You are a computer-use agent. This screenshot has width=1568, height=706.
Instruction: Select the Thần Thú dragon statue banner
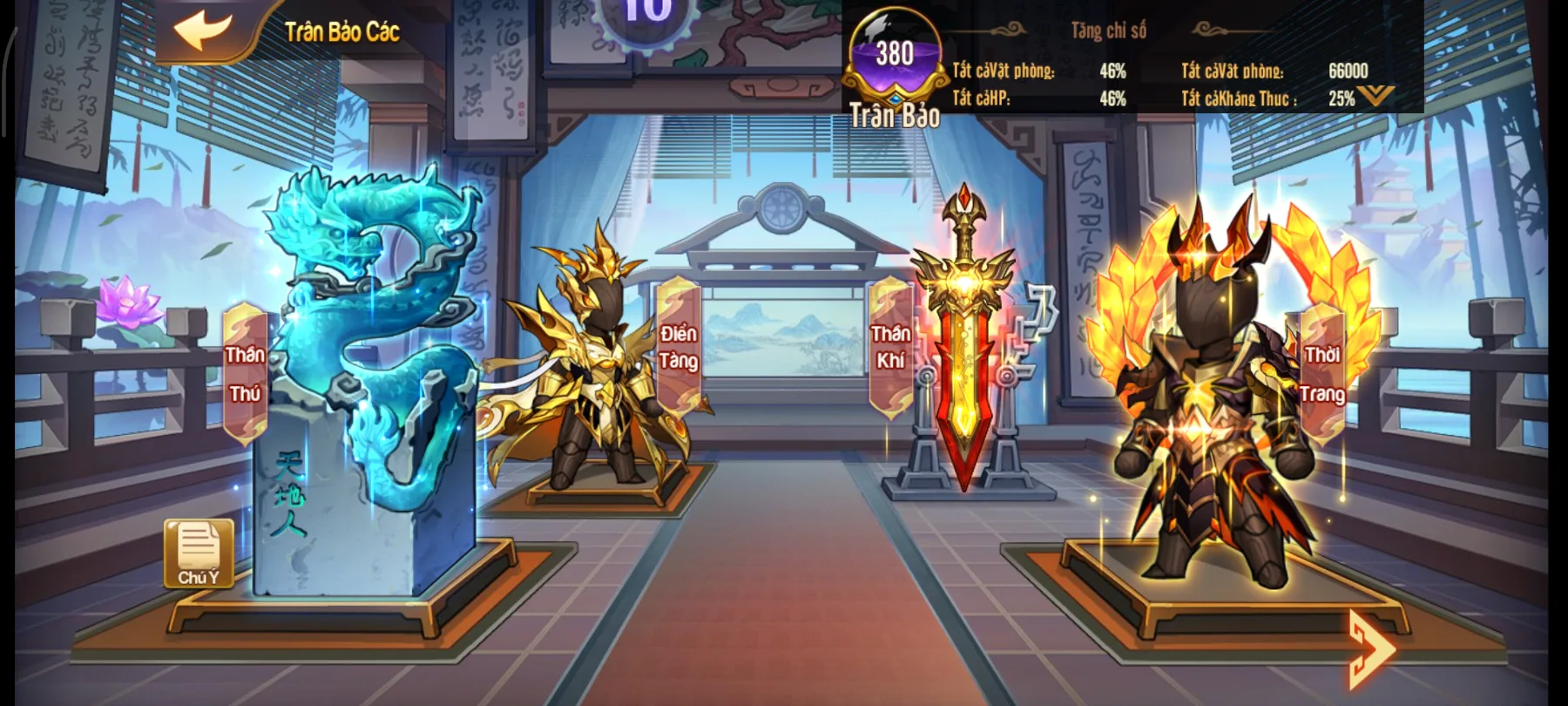pos(245,373)
